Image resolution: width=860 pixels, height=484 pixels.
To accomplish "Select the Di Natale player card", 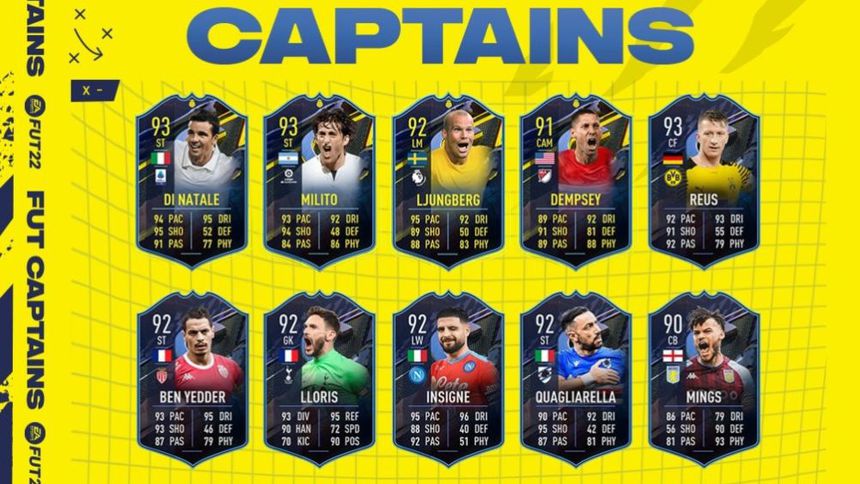I will click(191, 180).
